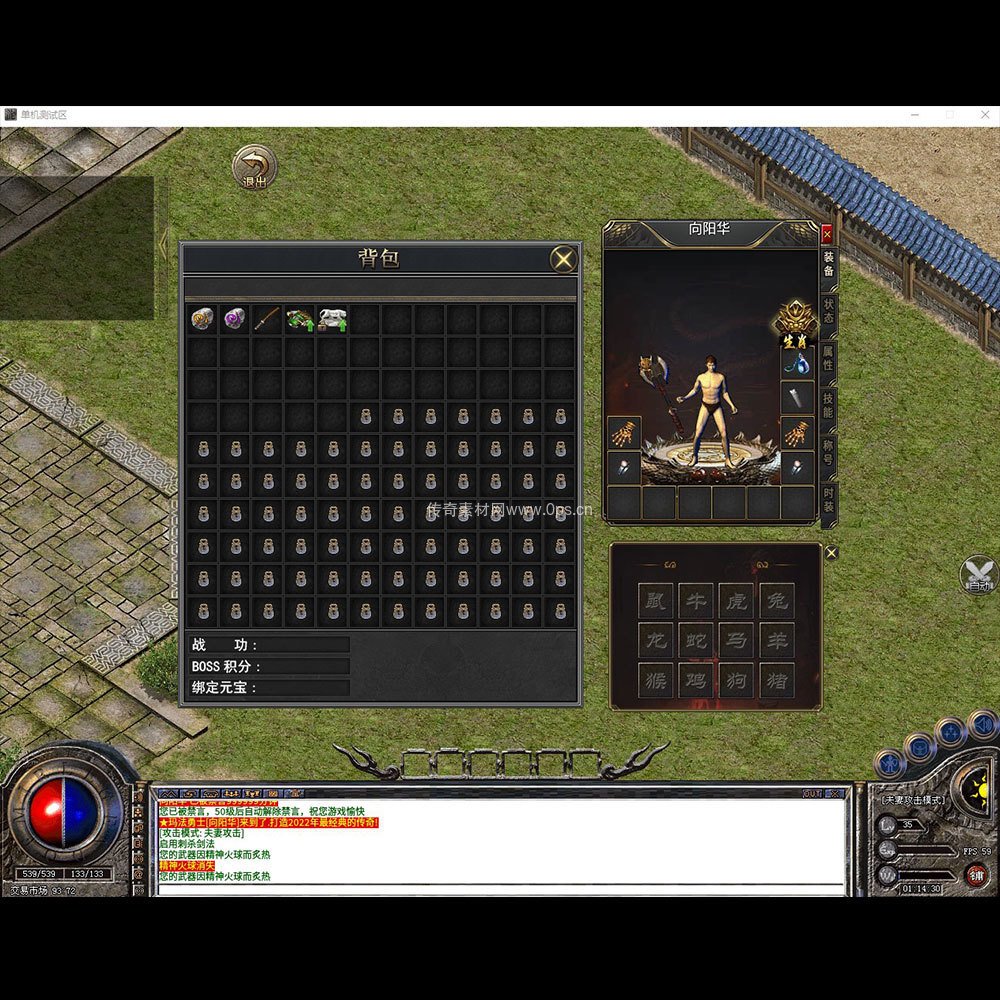This screenshot has height=1000, width=1000.
Task: Open the 时装 fashion tab
Action: point(828,500)
